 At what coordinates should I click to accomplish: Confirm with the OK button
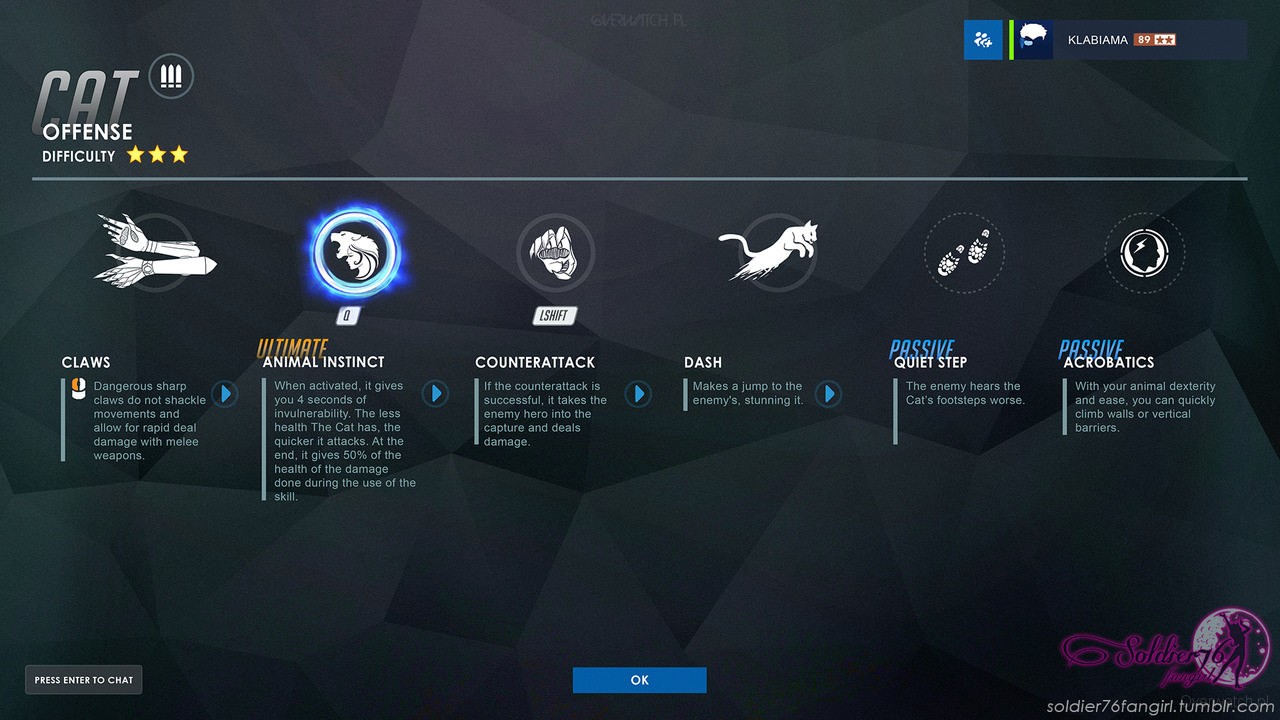pos(639,680)
